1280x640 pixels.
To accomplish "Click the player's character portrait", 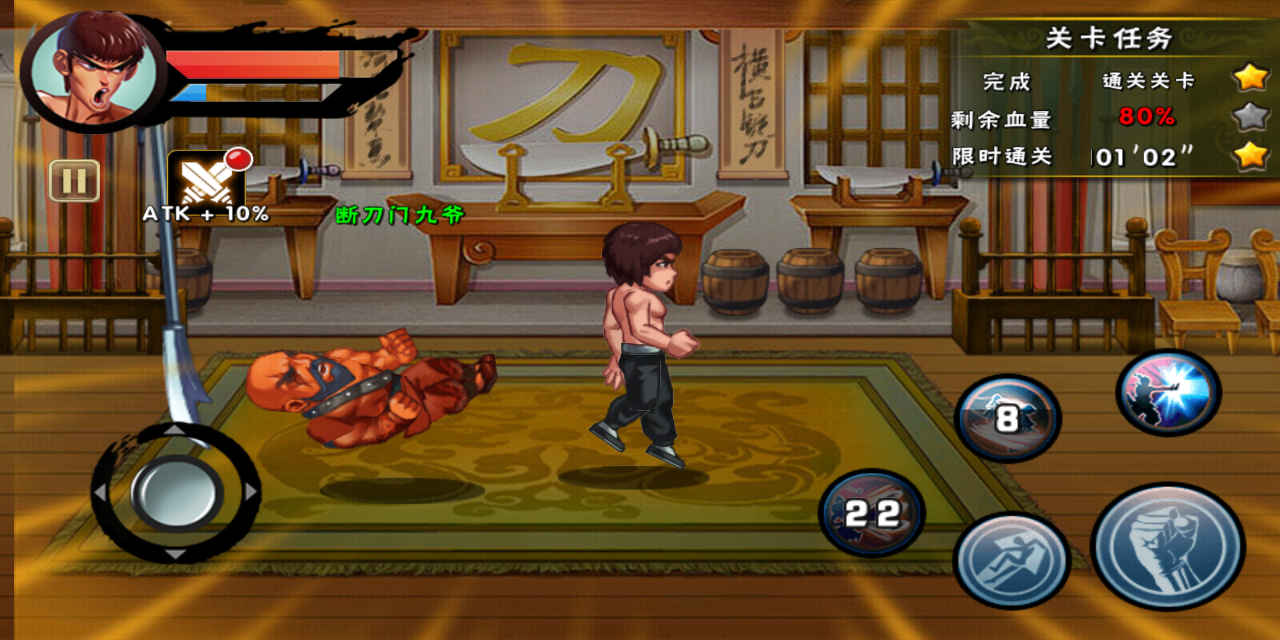I will [x=92, y=70].
